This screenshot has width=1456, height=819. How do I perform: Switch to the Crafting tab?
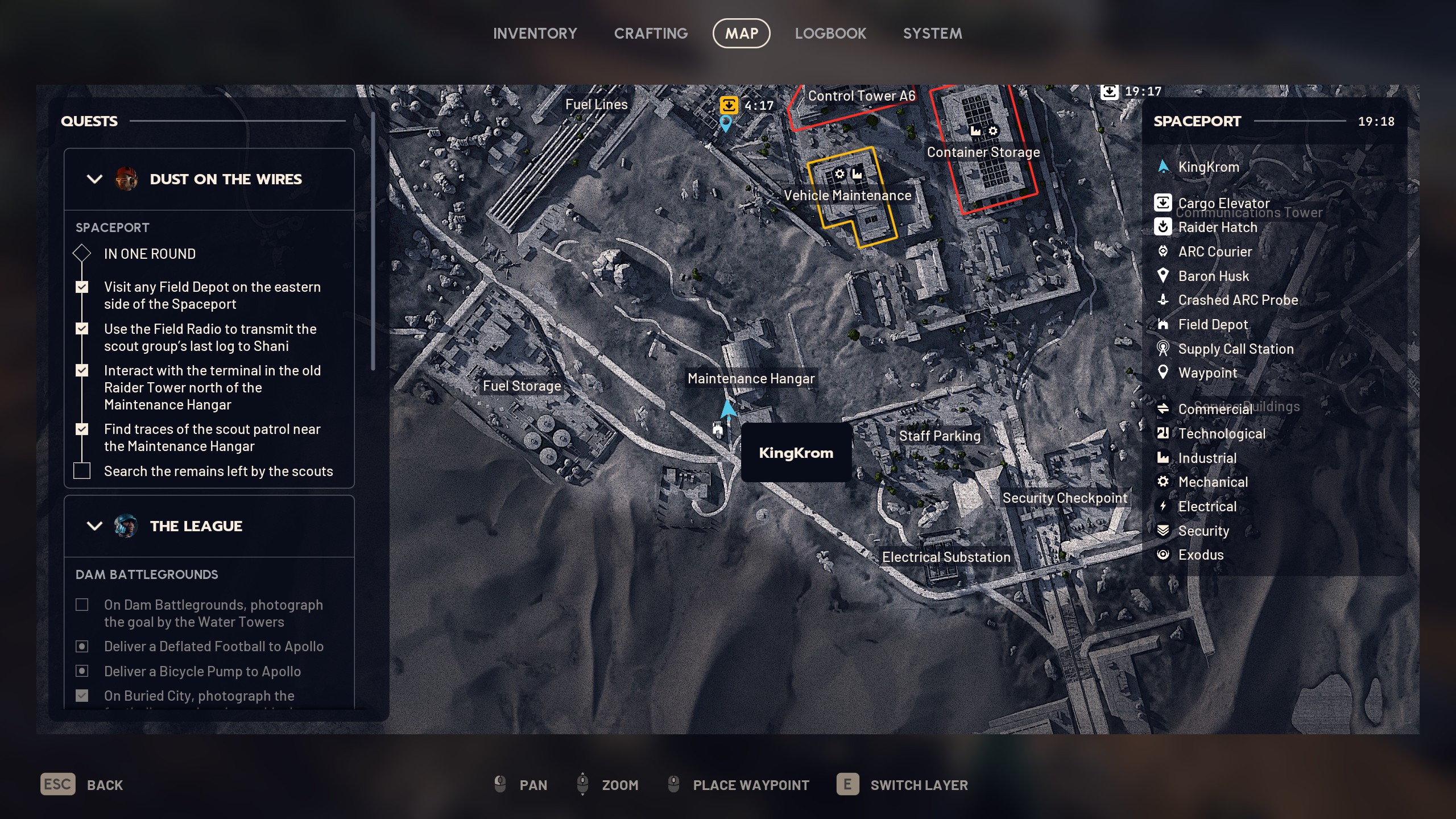pyautogui.click(x=651, y=34)
